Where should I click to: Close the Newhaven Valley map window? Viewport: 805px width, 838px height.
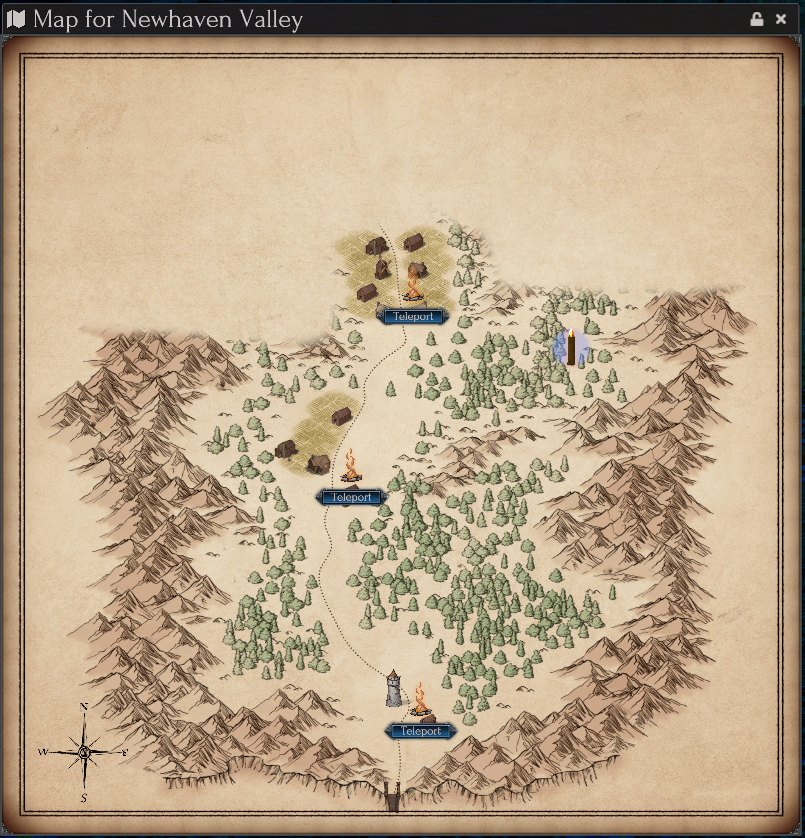tap(781, 19)
